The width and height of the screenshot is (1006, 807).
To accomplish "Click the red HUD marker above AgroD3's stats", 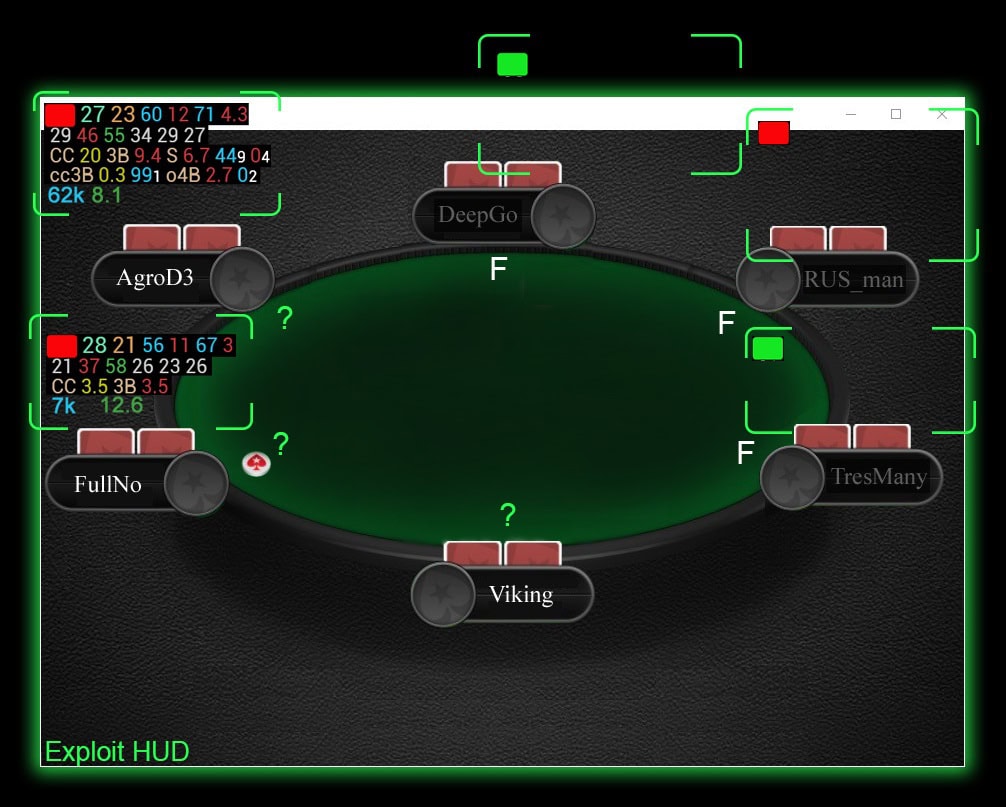I will tap(60, 115).
